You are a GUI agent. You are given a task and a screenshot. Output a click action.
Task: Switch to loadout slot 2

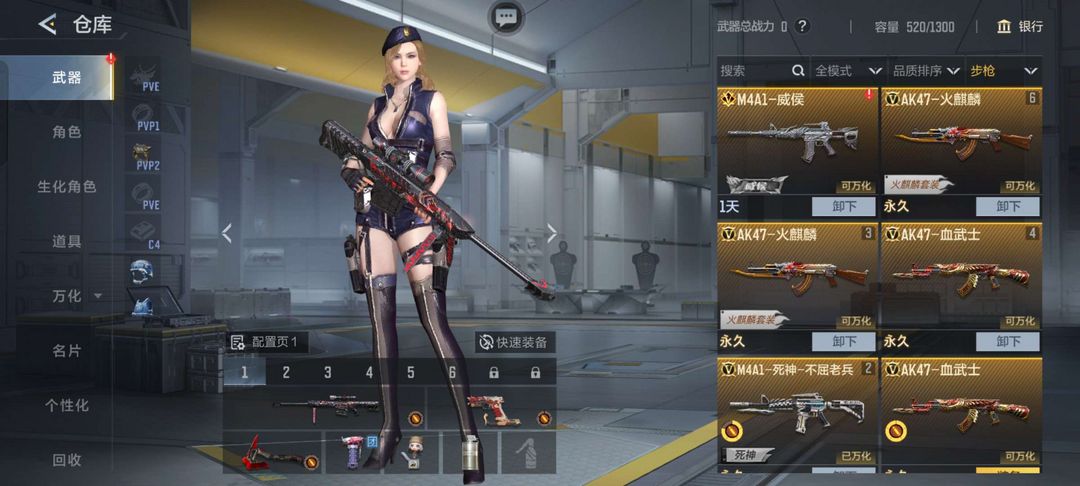pos(286,373)
